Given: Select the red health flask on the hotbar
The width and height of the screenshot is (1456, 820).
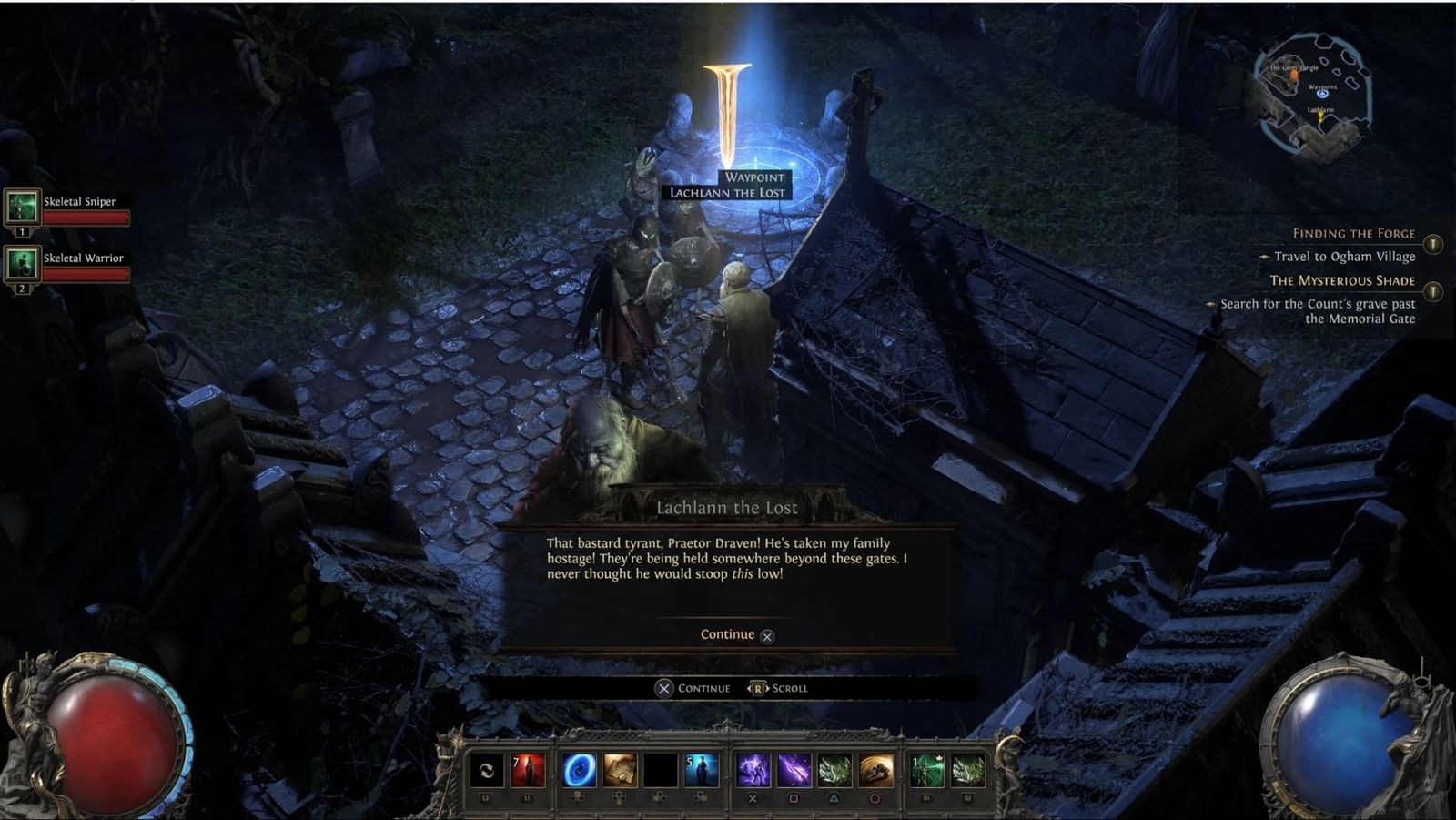Looking at the screenshot, I should point(528,772).
